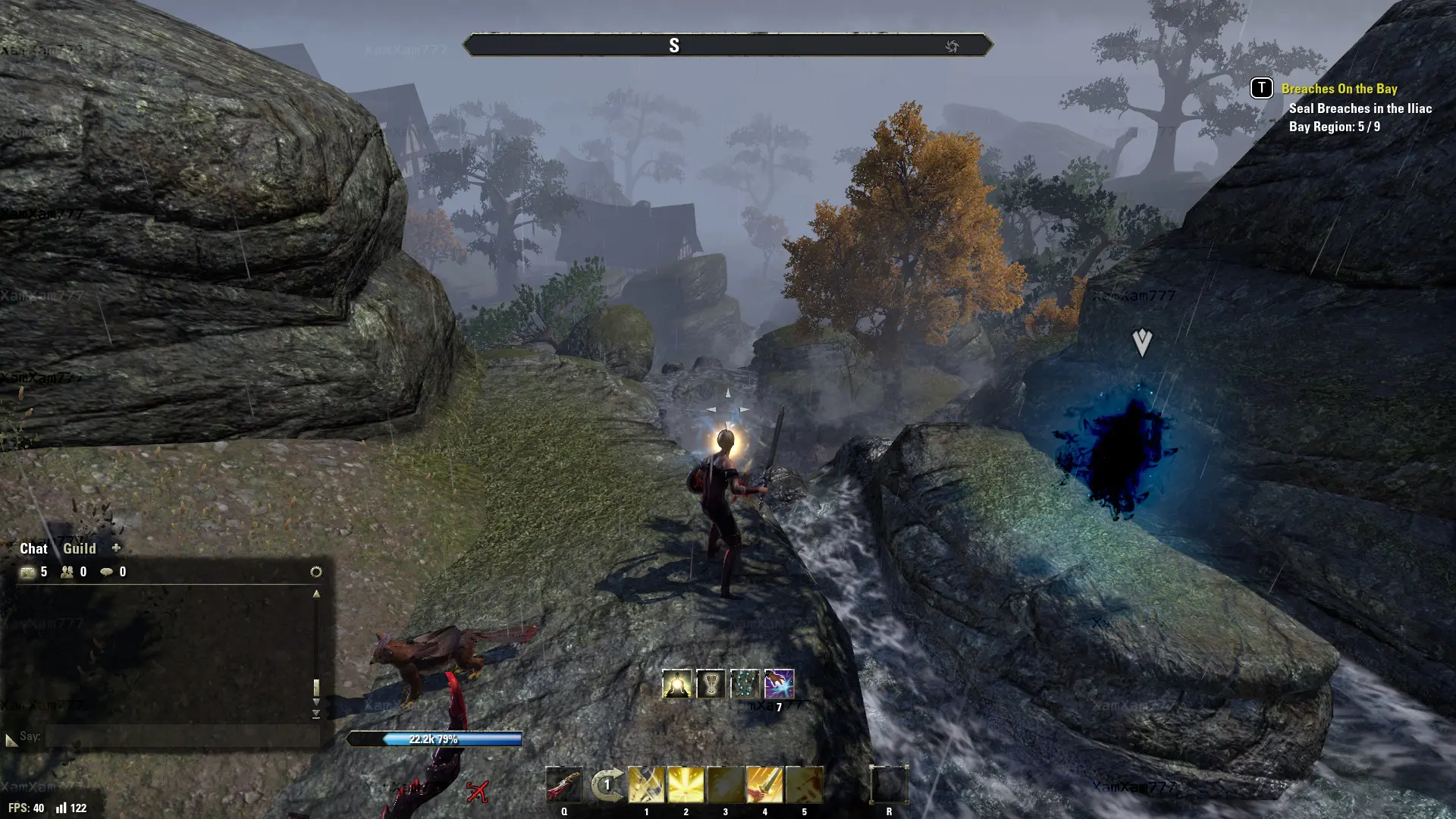Image resolution: width=1456 pixels, height=819 pixels.
Task: Open the friends list icon
Action: click(x=67, y=572)
